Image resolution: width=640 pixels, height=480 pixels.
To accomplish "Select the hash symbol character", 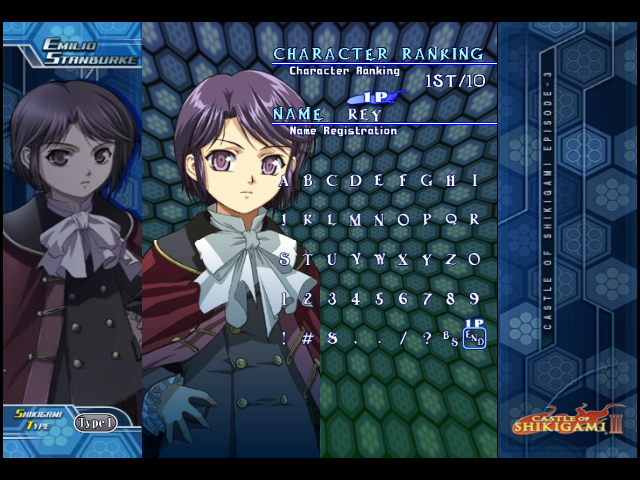I will [308, 338].
